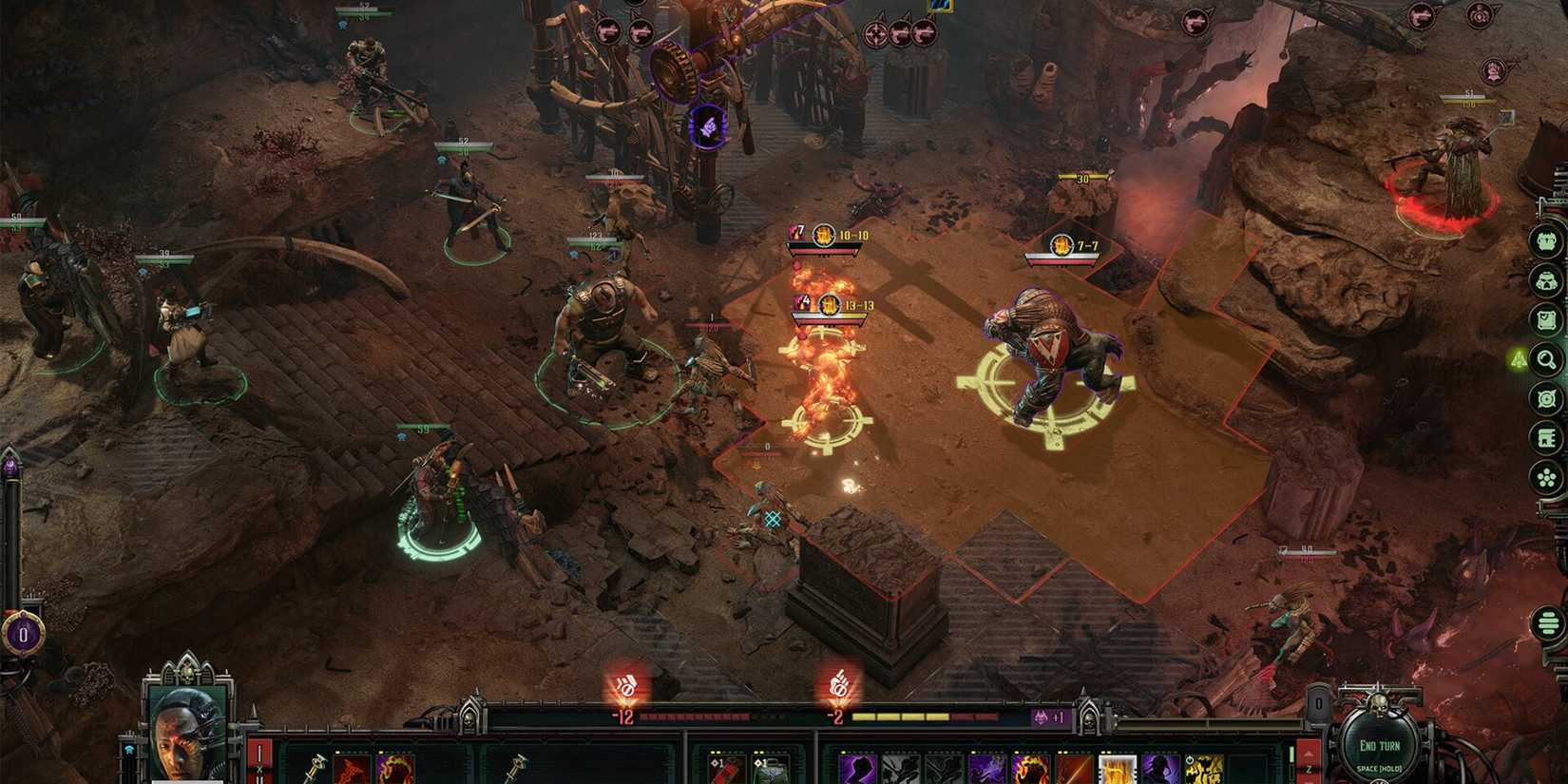Viewport: 1568px width, 784px height.
Task: Toggle the card hand using the Z button
Action: click(1310, 768)
